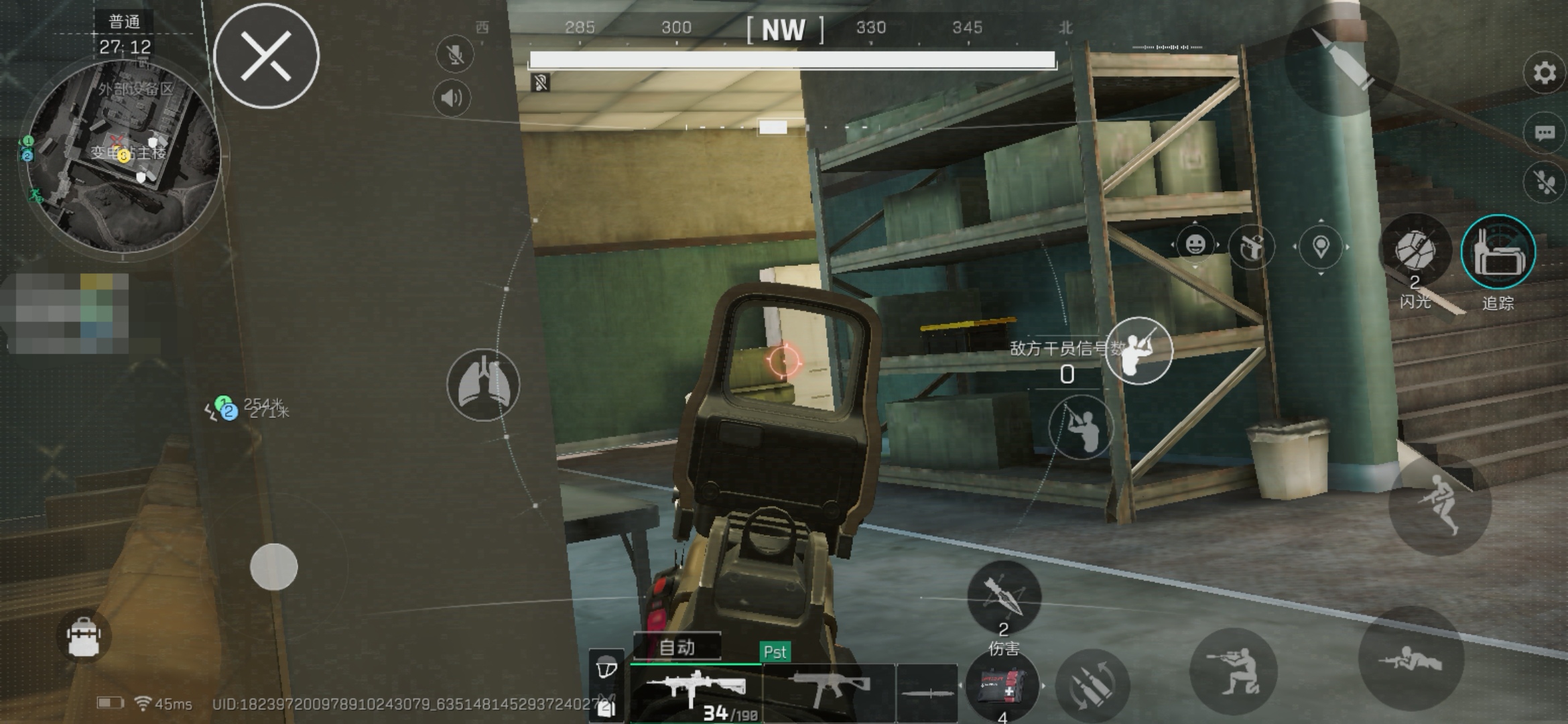Switch to the secondary weapon slot
The image size is (1568, 724).
pyautogui.click(x=830, y=690)
